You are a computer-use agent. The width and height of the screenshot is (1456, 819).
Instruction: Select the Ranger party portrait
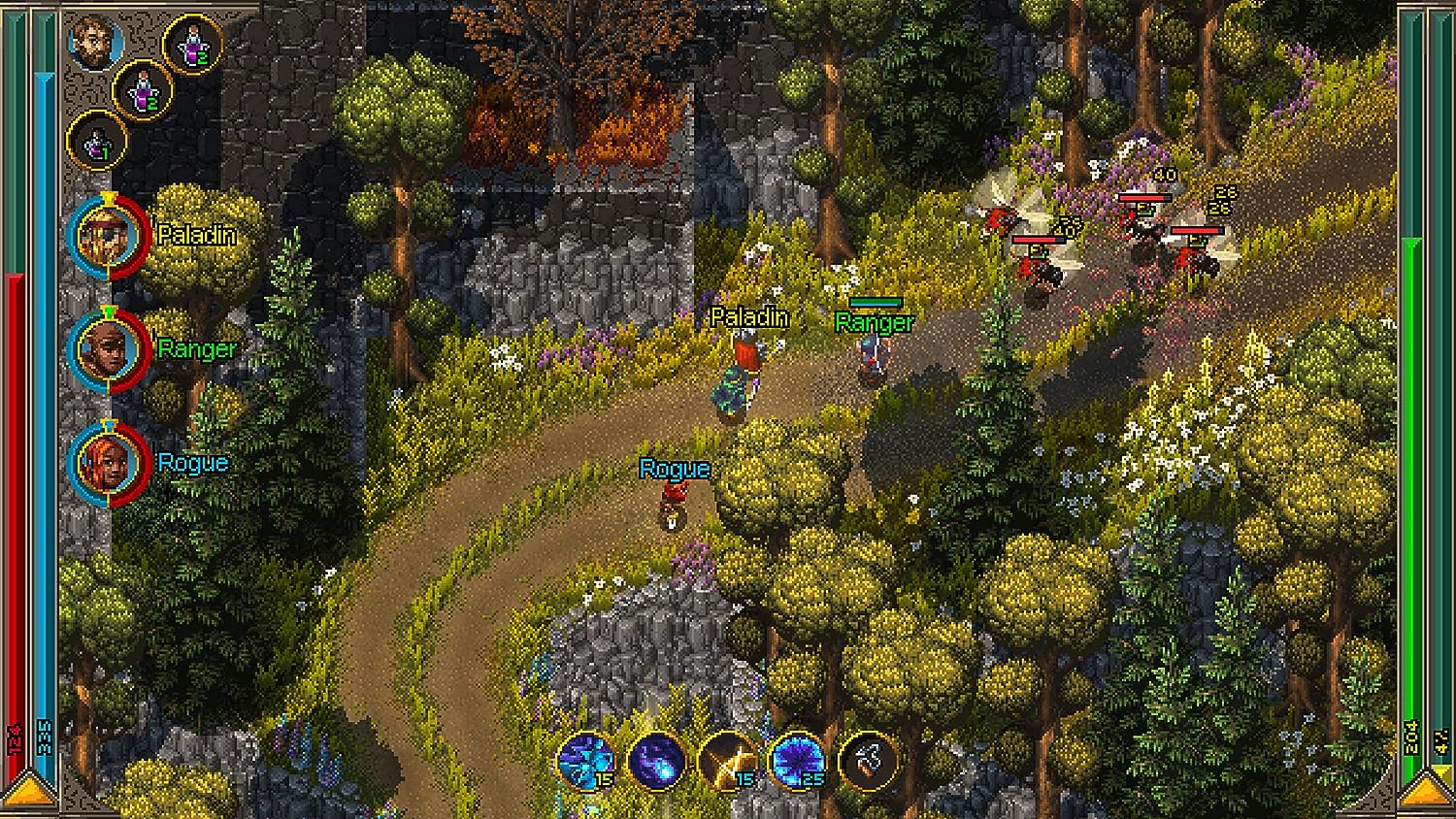point(107,349)
